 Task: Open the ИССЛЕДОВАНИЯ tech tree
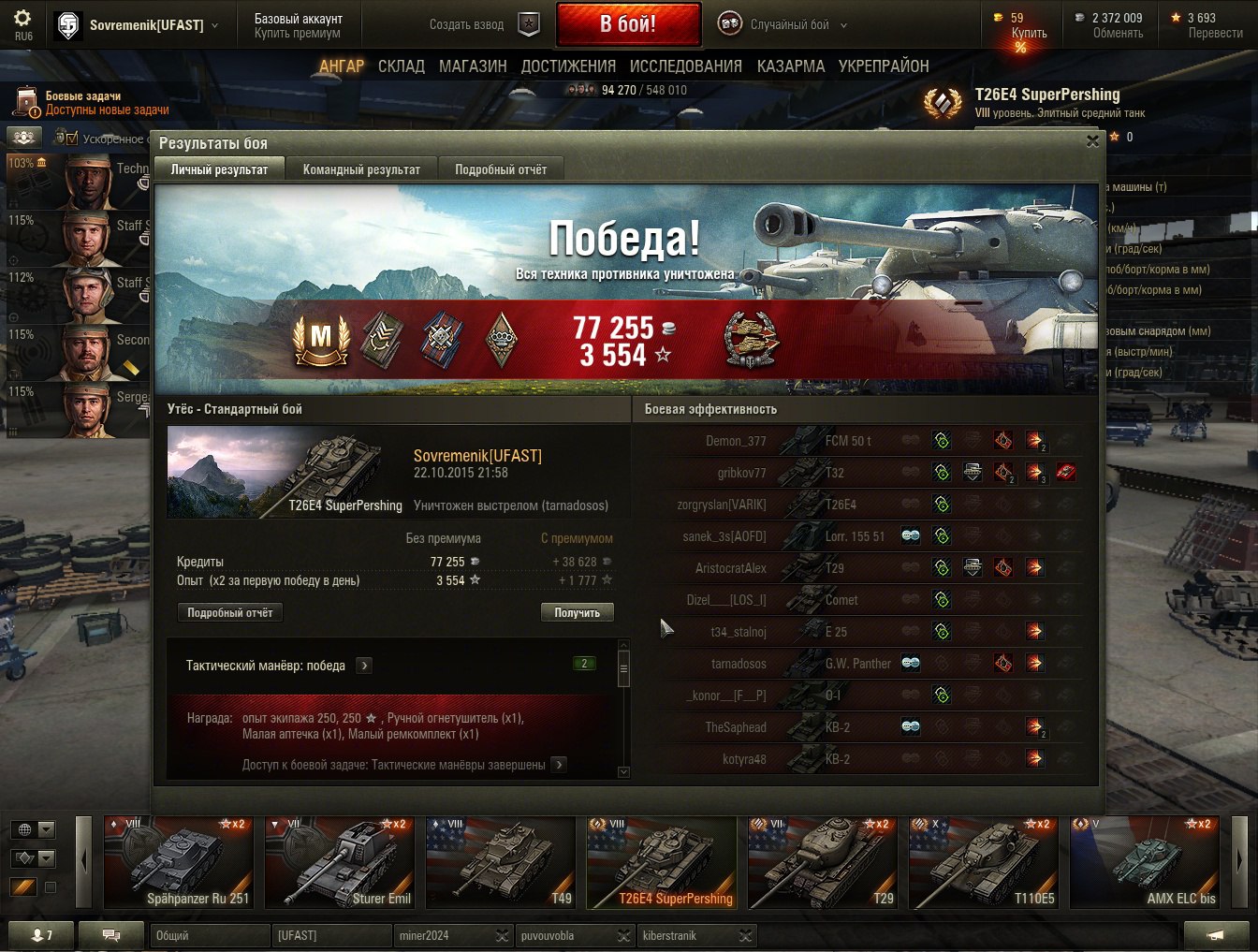[x=685, y=66]
